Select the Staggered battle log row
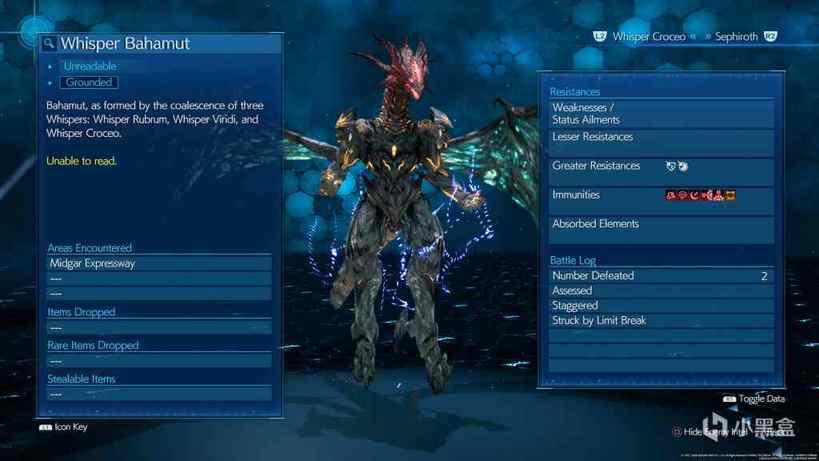This screenshot has width=819, height=461. click(661, 306)
